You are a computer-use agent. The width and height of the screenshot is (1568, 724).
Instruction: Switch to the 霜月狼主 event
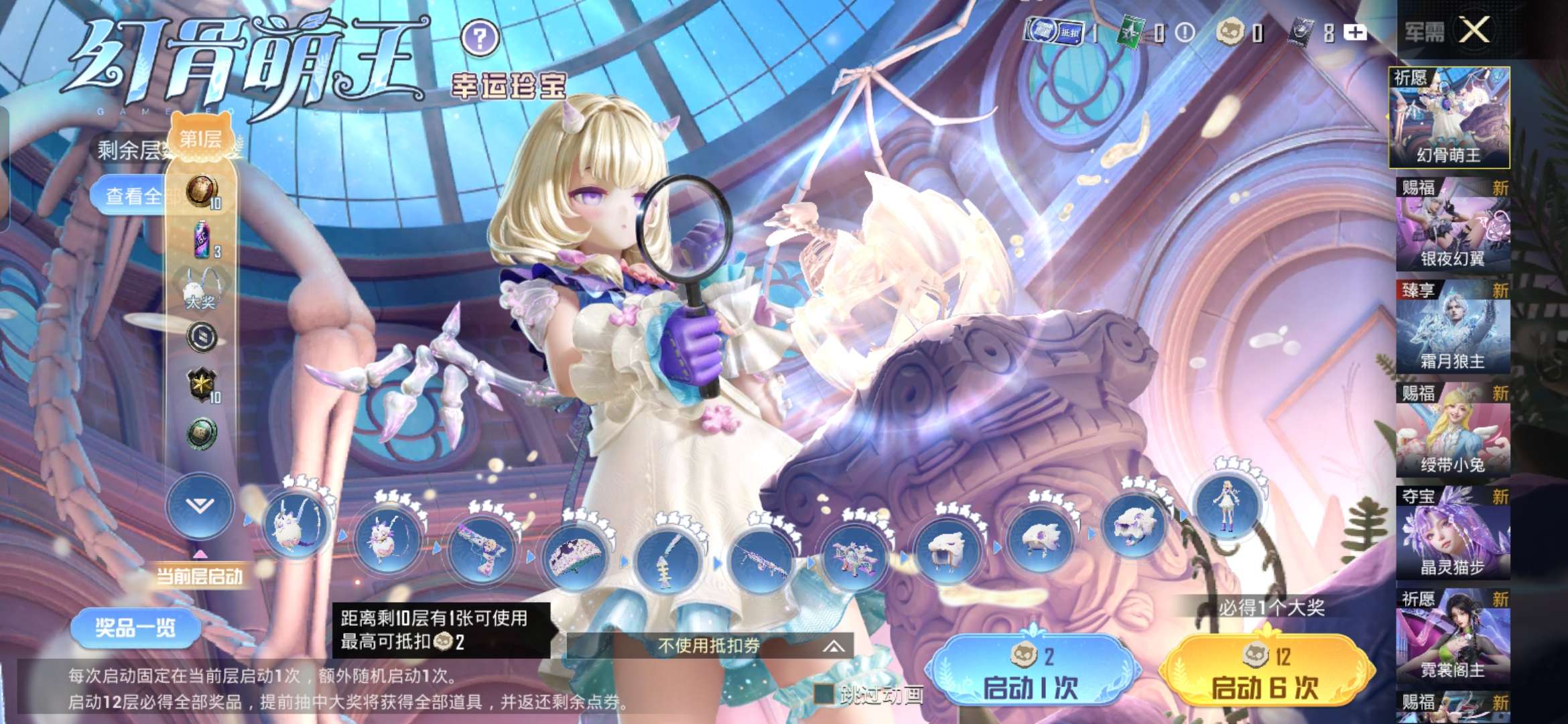[x=1453, y=327]
